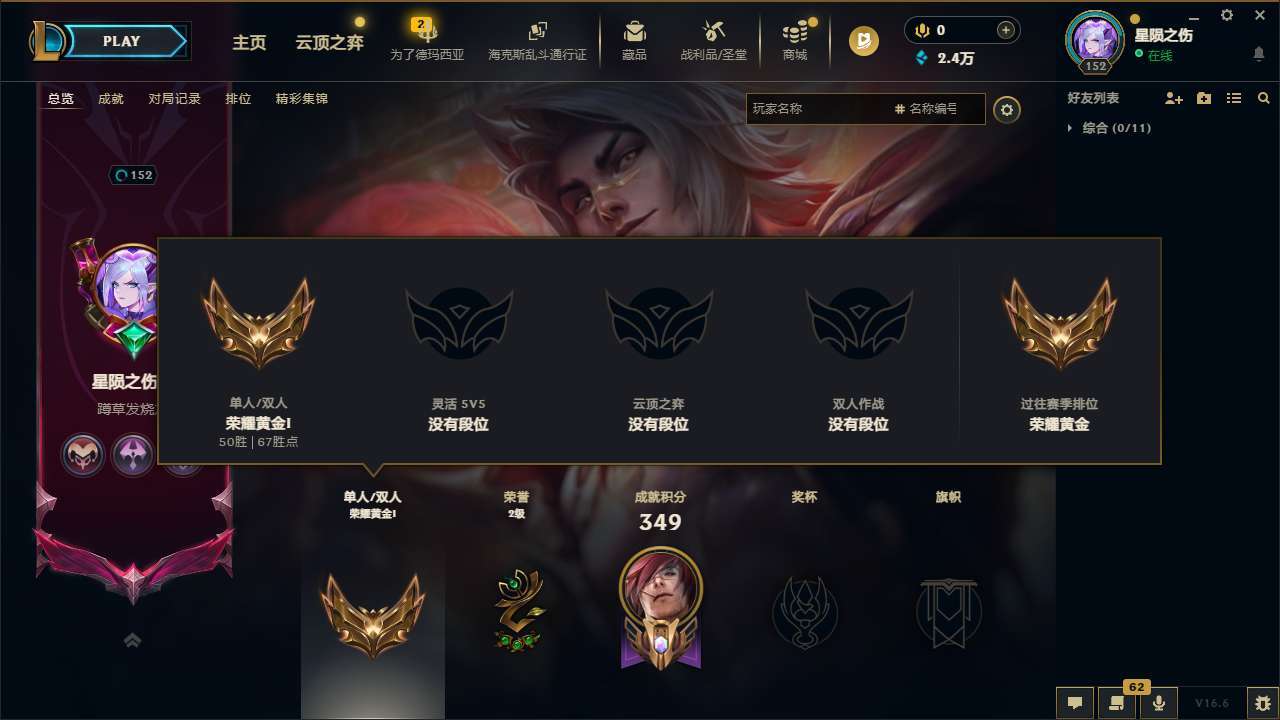
Task: Click the PLAY button
Action: click(x=122, y=41)
